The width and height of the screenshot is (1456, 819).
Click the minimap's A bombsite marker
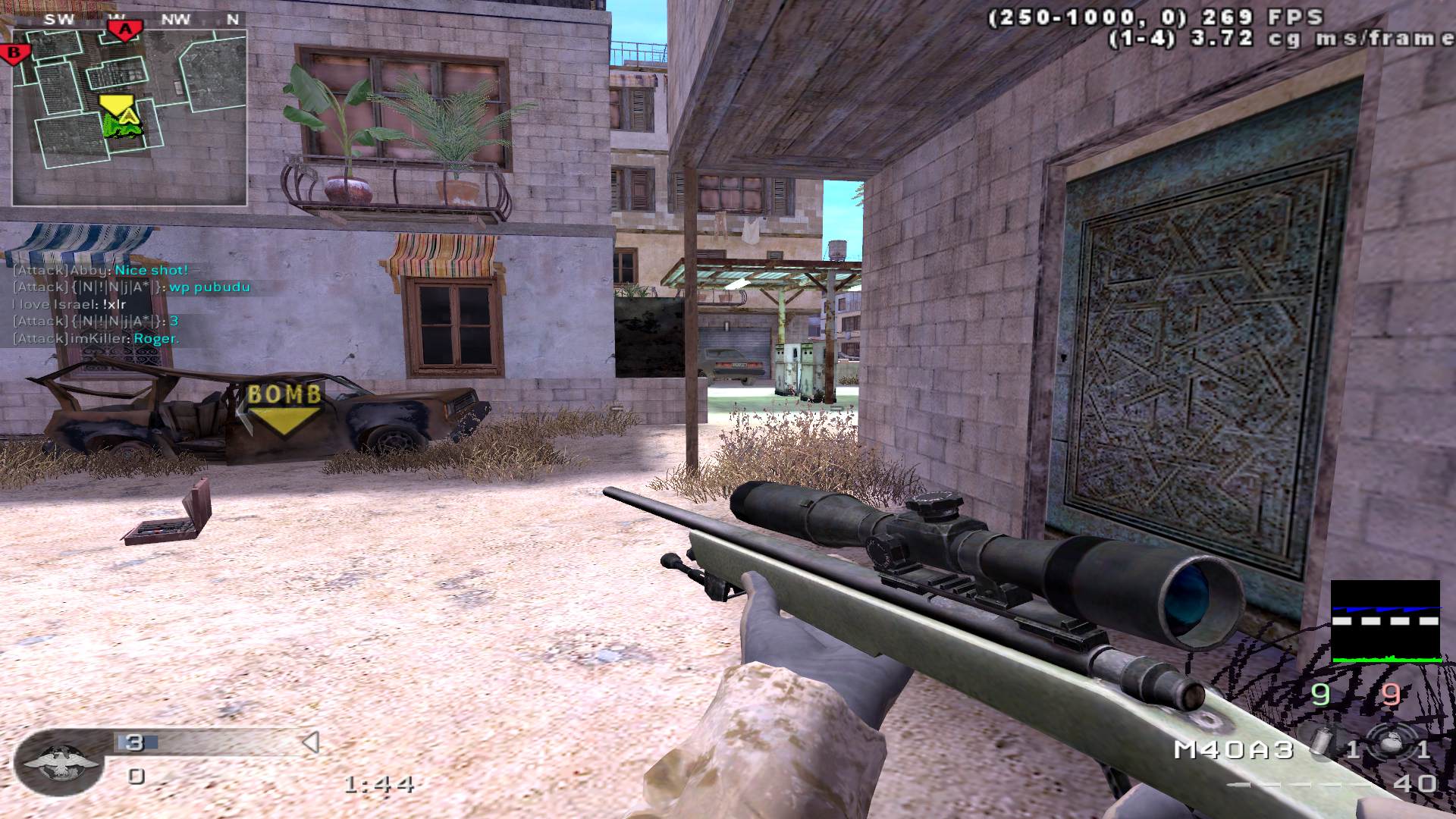(x=126, y=30)
